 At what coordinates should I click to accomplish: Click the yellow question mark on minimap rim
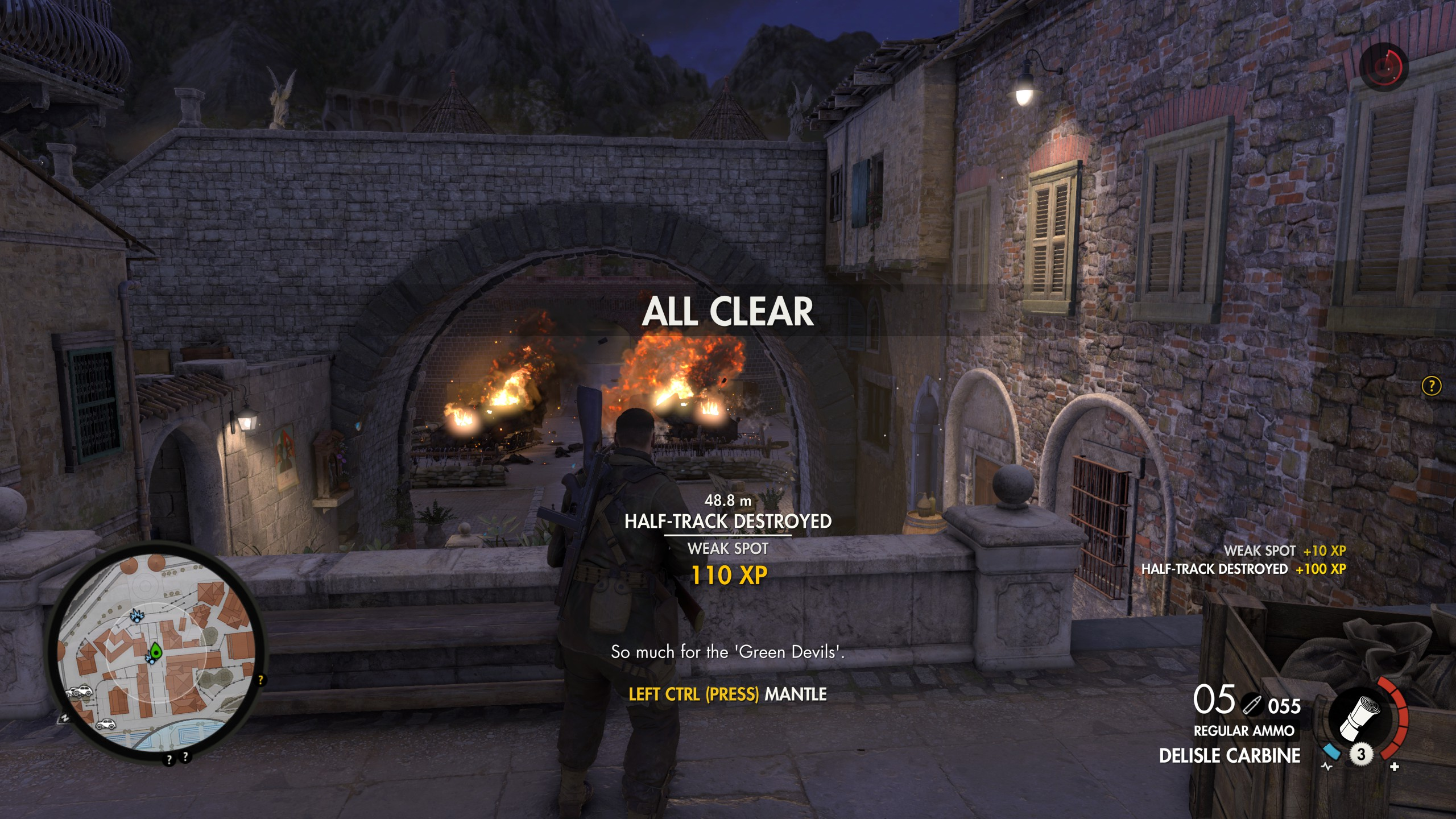(x=261, y=680)
